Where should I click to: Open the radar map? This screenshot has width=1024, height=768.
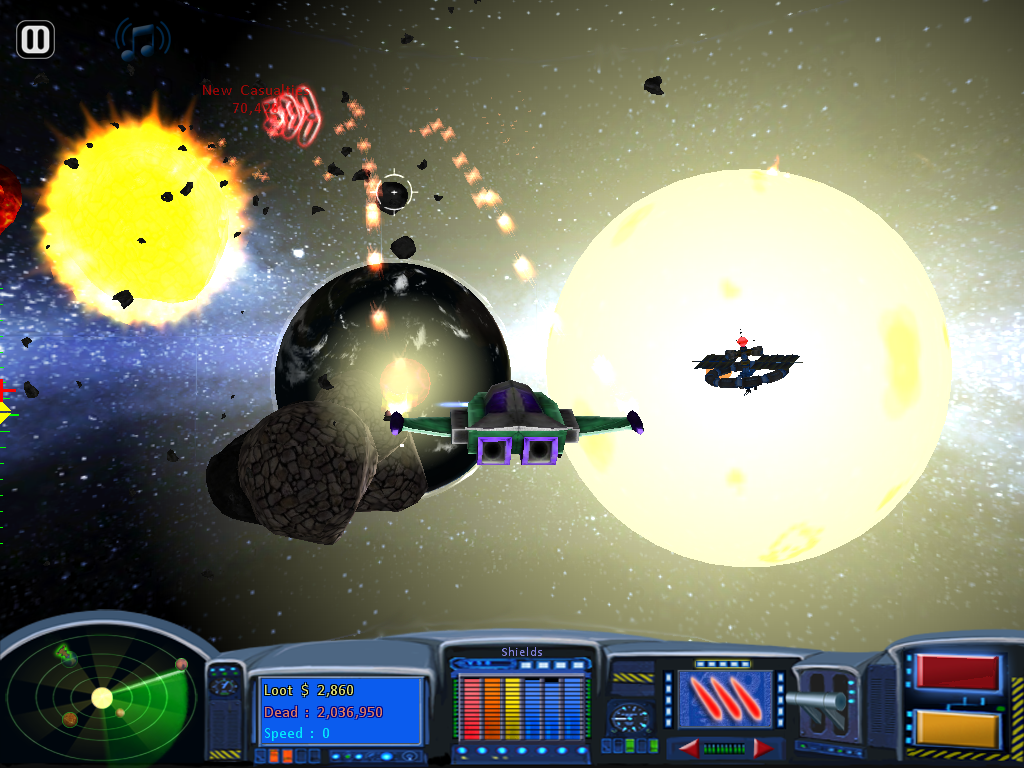101,697
